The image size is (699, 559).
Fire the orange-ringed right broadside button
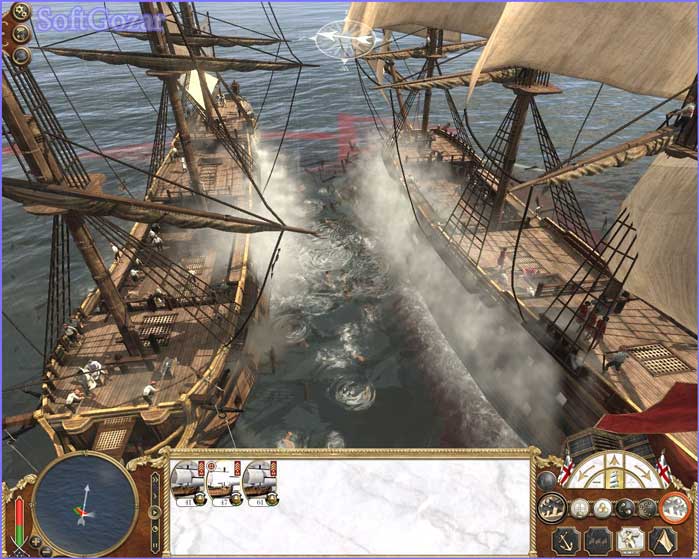676,507
